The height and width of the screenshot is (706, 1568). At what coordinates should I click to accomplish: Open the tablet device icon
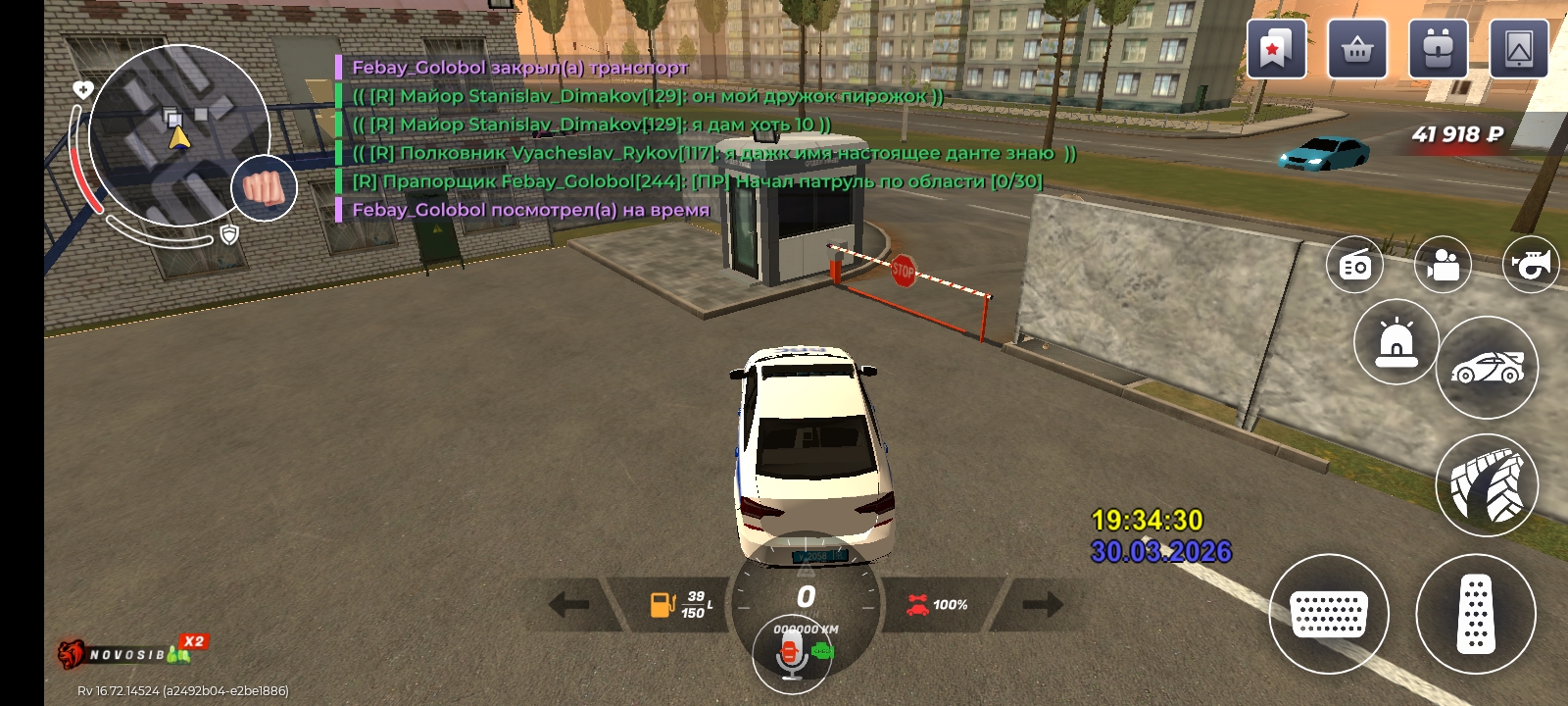1518,48
